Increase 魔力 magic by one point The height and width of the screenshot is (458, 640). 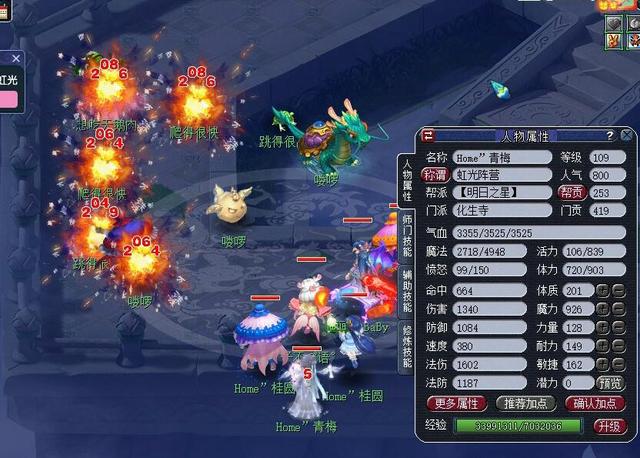[x=603, y=309]
